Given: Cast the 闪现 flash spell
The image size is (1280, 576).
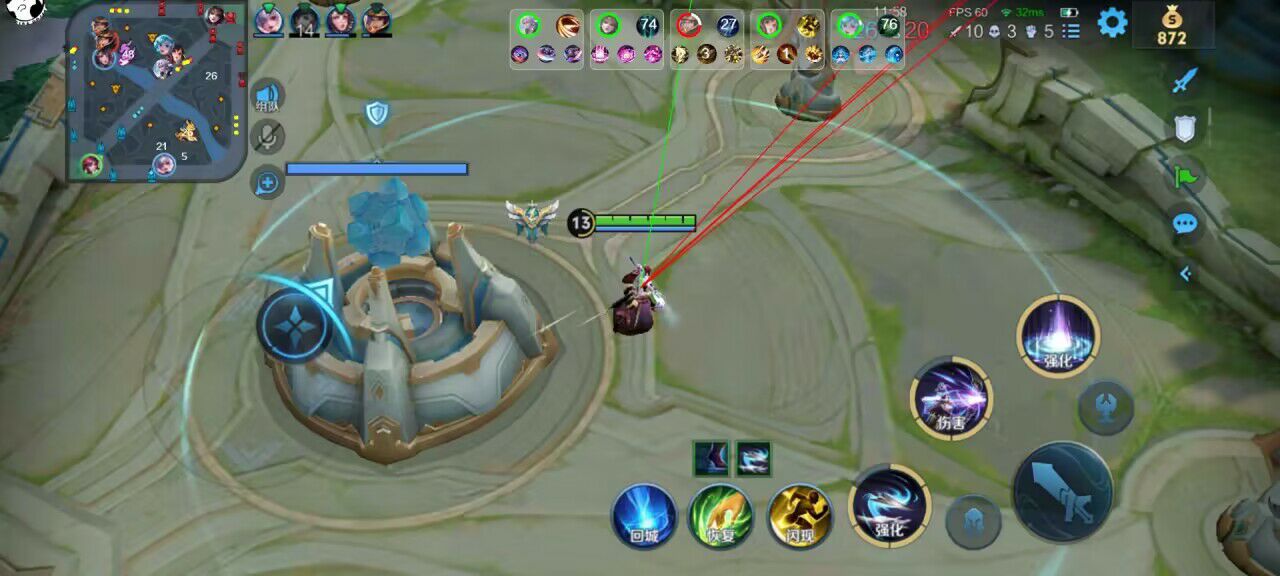Looking at the screenshot, I should [x=799, y=516].
